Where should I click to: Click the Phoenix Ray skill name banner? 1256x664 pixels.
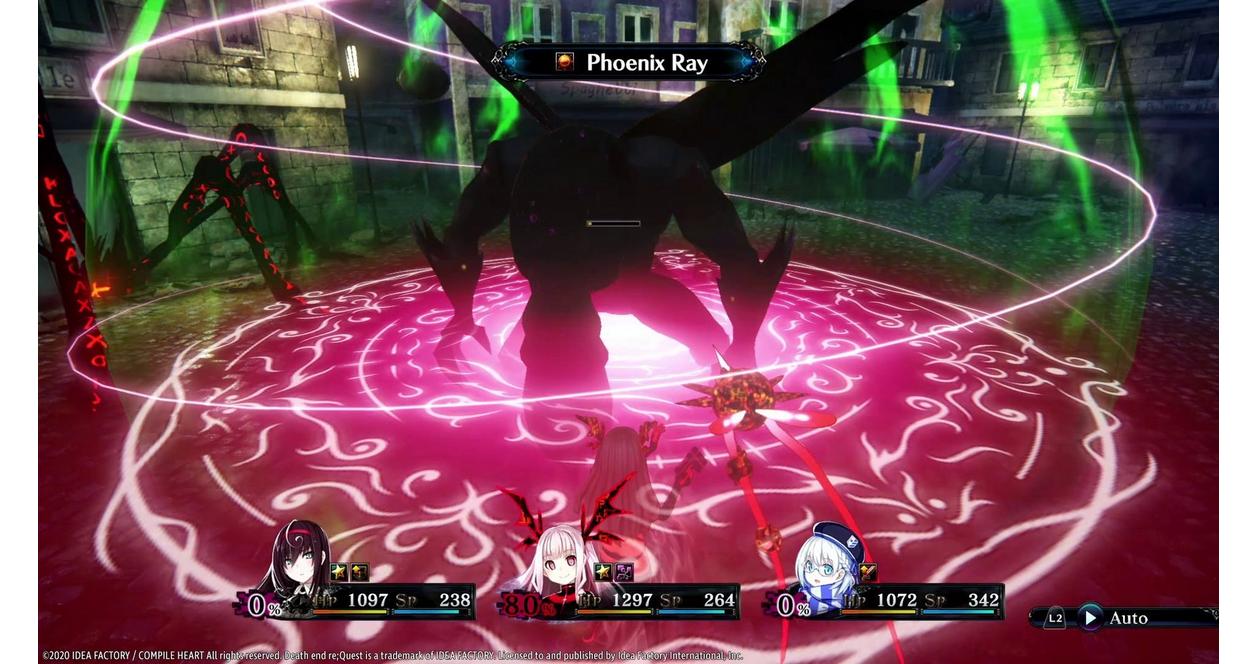[629, 62]
